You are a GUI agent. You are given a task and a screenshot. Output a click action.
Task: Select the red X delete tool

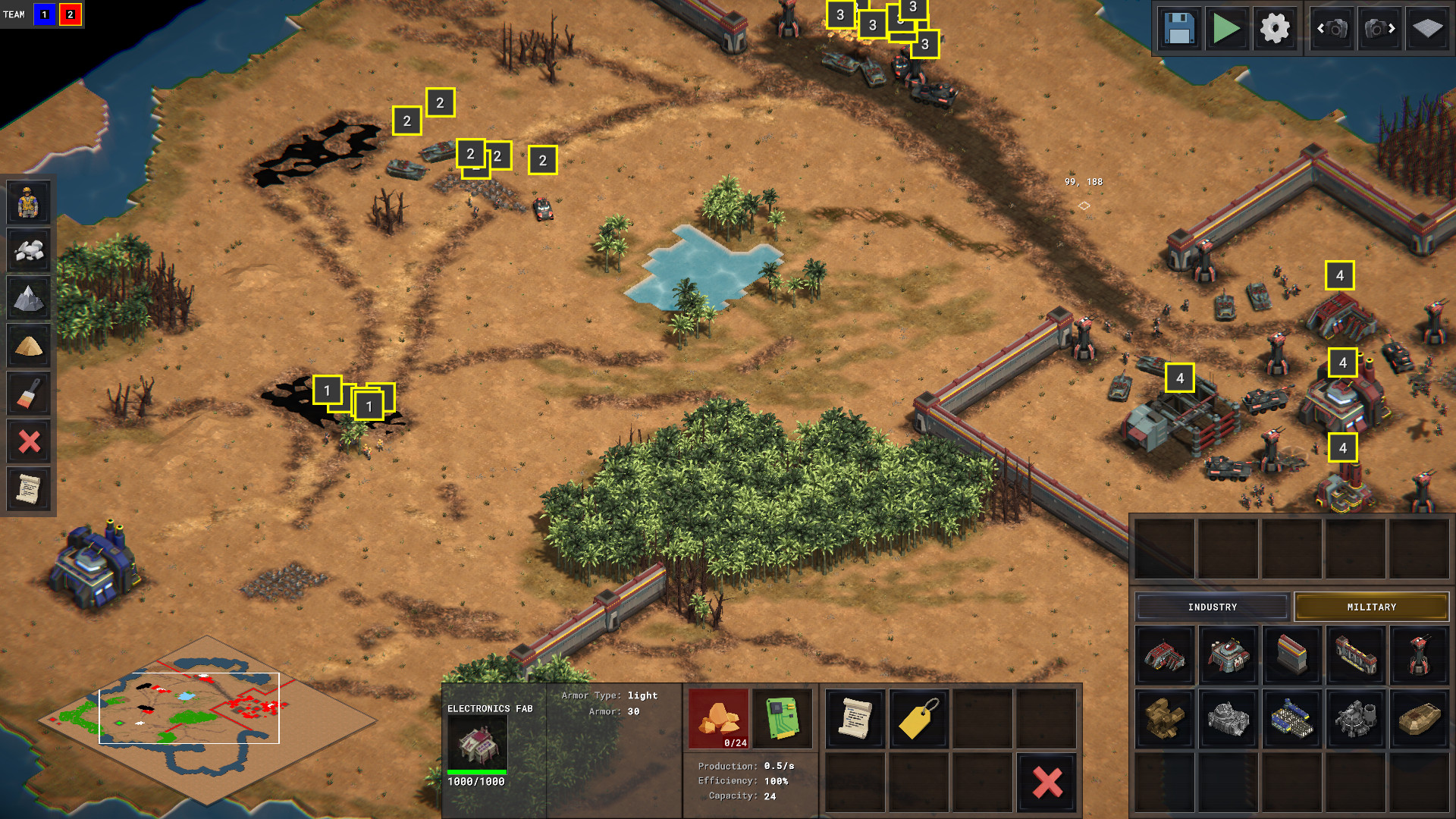pyautogui.click(x=29, y=441)
